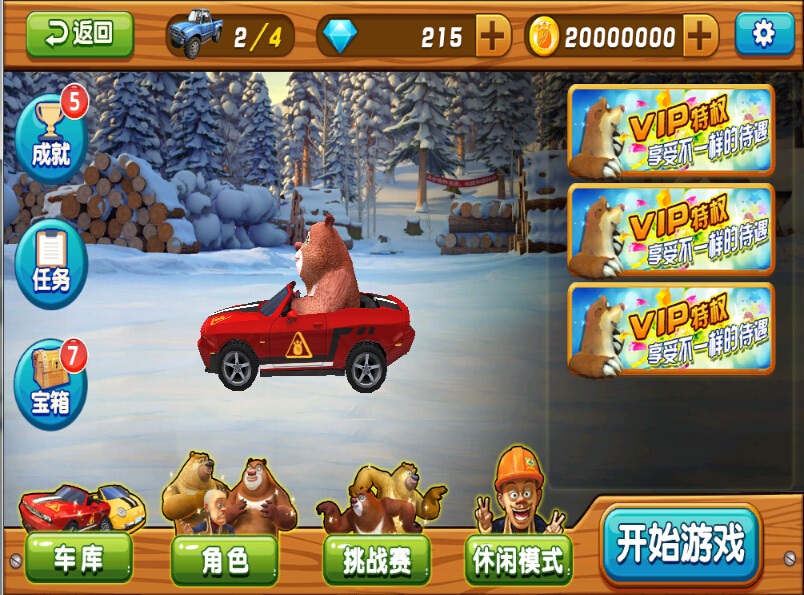Screen dimensions: 804x595
Task: Add gold coins with the plus button
Action: pos(700,37)
